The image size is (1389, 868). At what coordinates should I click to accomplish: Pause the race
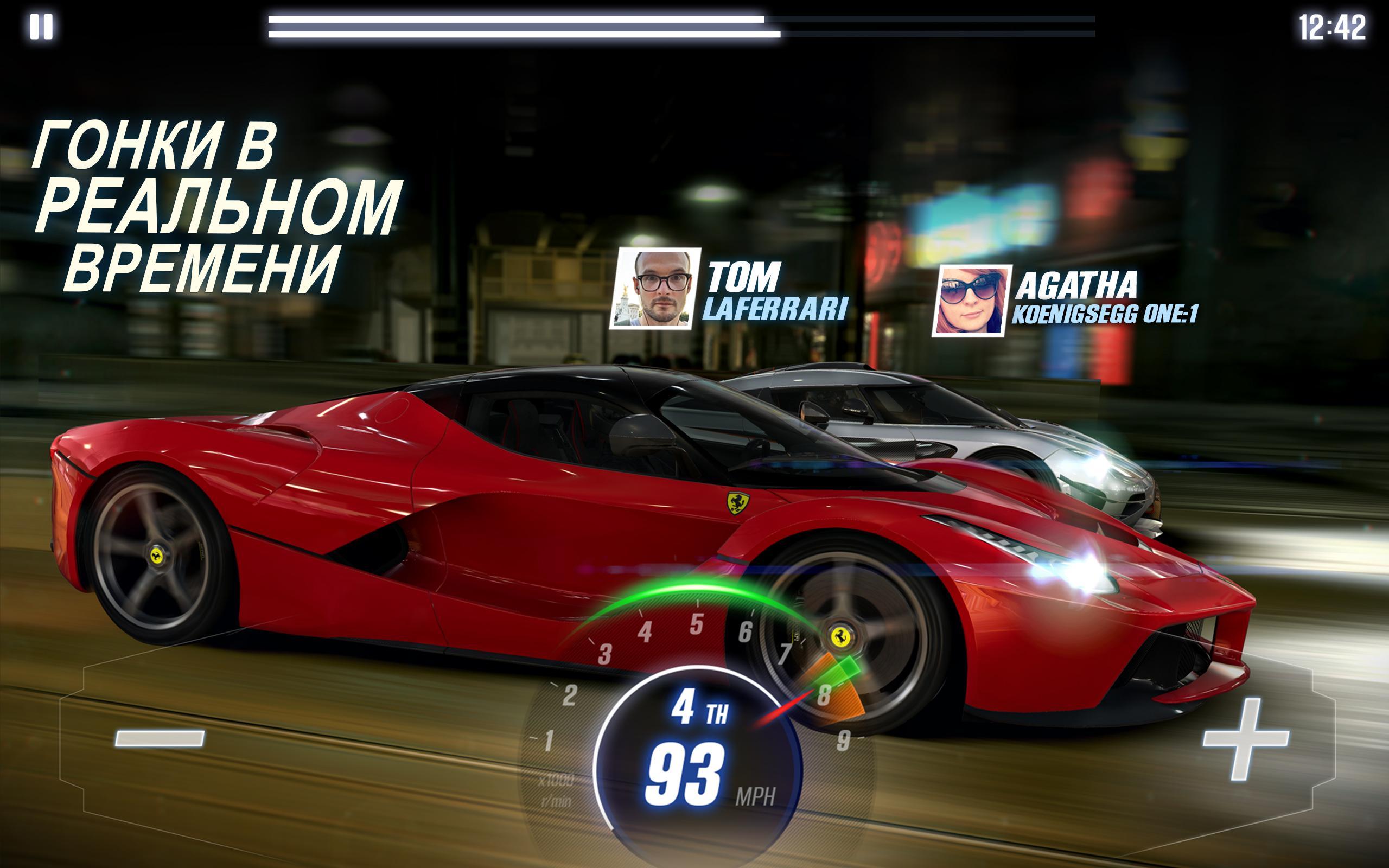pos(41,27)
